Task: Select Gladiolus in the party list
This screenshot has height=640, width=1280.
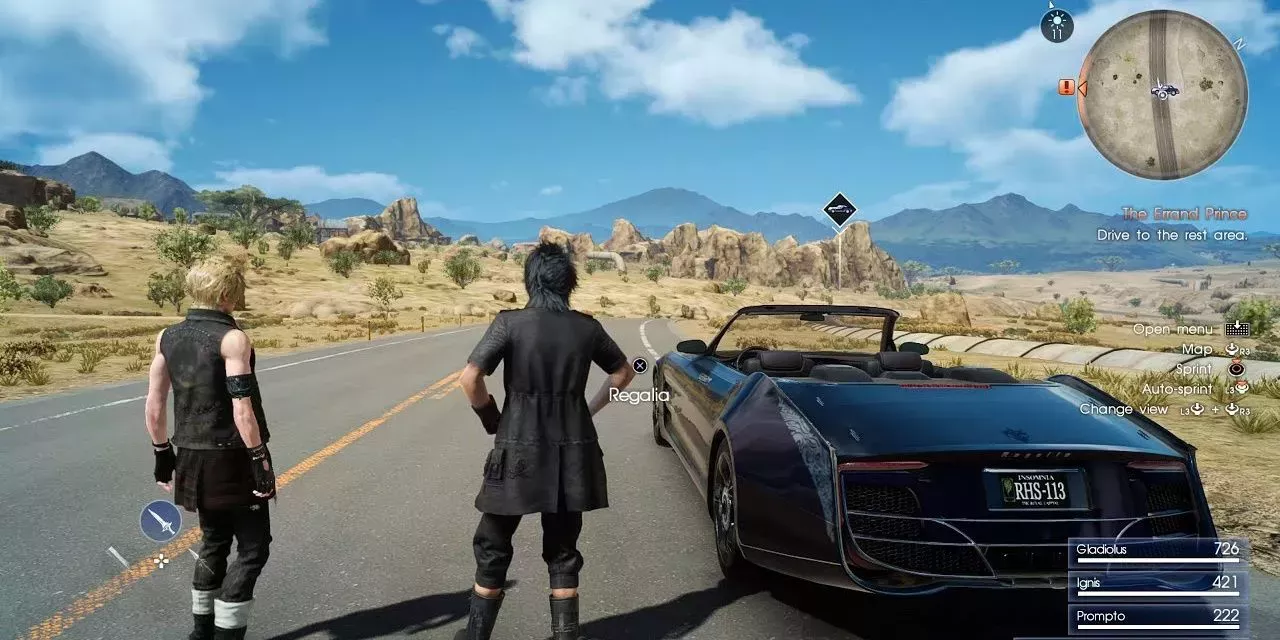Action: [x=1157, y=550]
